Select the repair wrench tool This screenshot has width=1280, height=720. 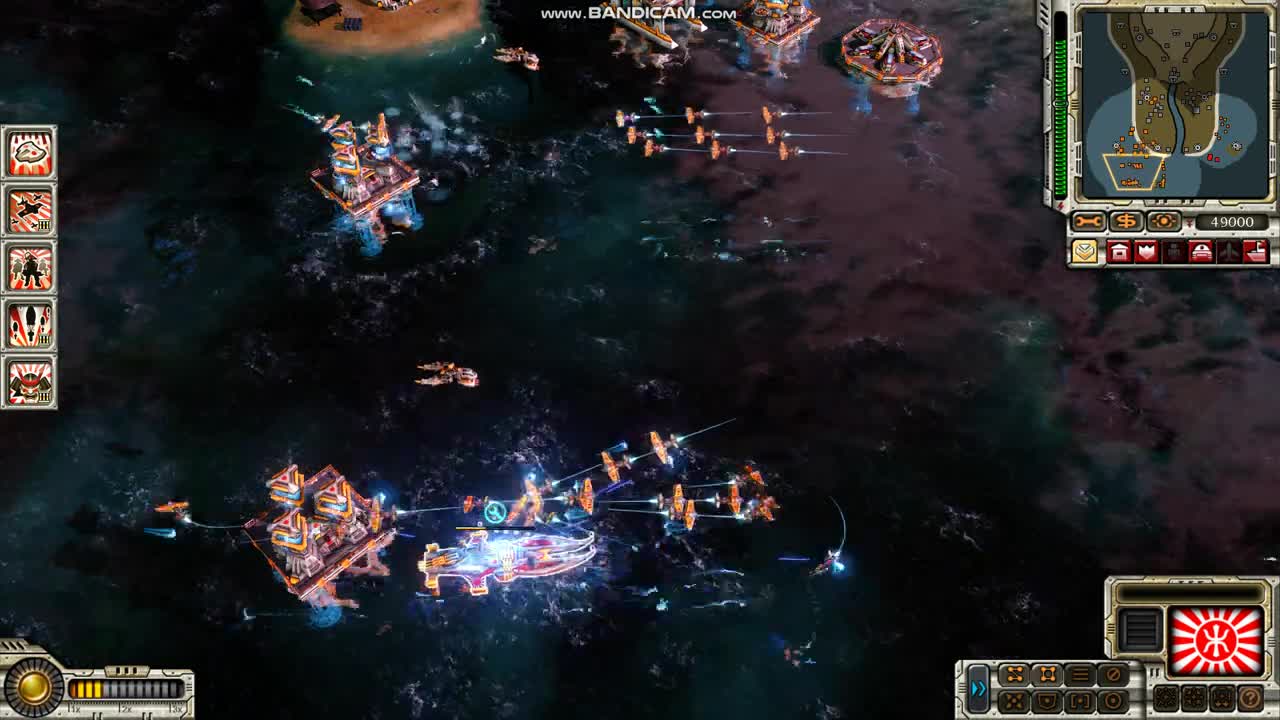tap(1087, 220)
